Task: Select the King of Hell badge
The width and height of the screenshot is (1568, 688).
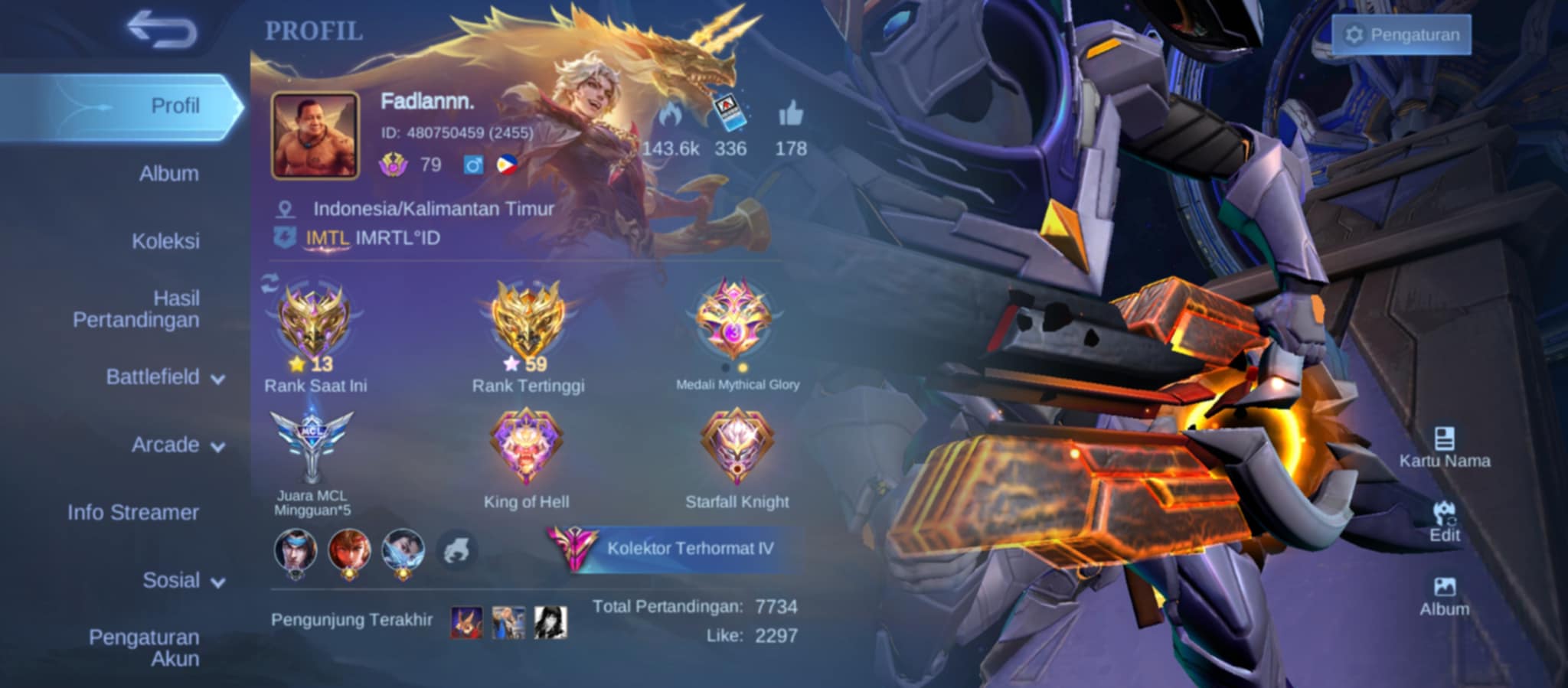Action: tap(526, 448)
